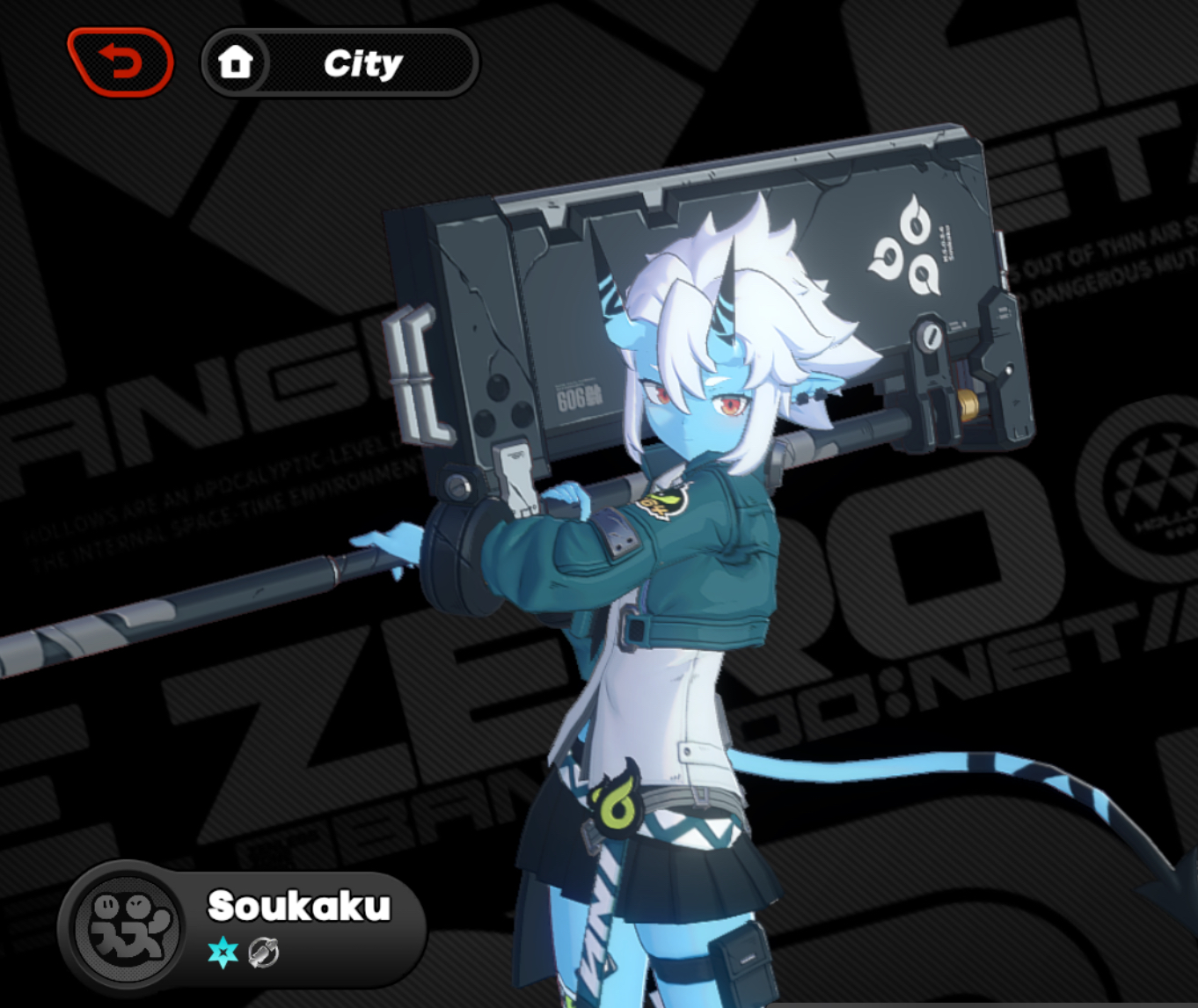Click the red back arrow icon
The height and width of the screenshot is (1008, 1198).
point(121,62)
